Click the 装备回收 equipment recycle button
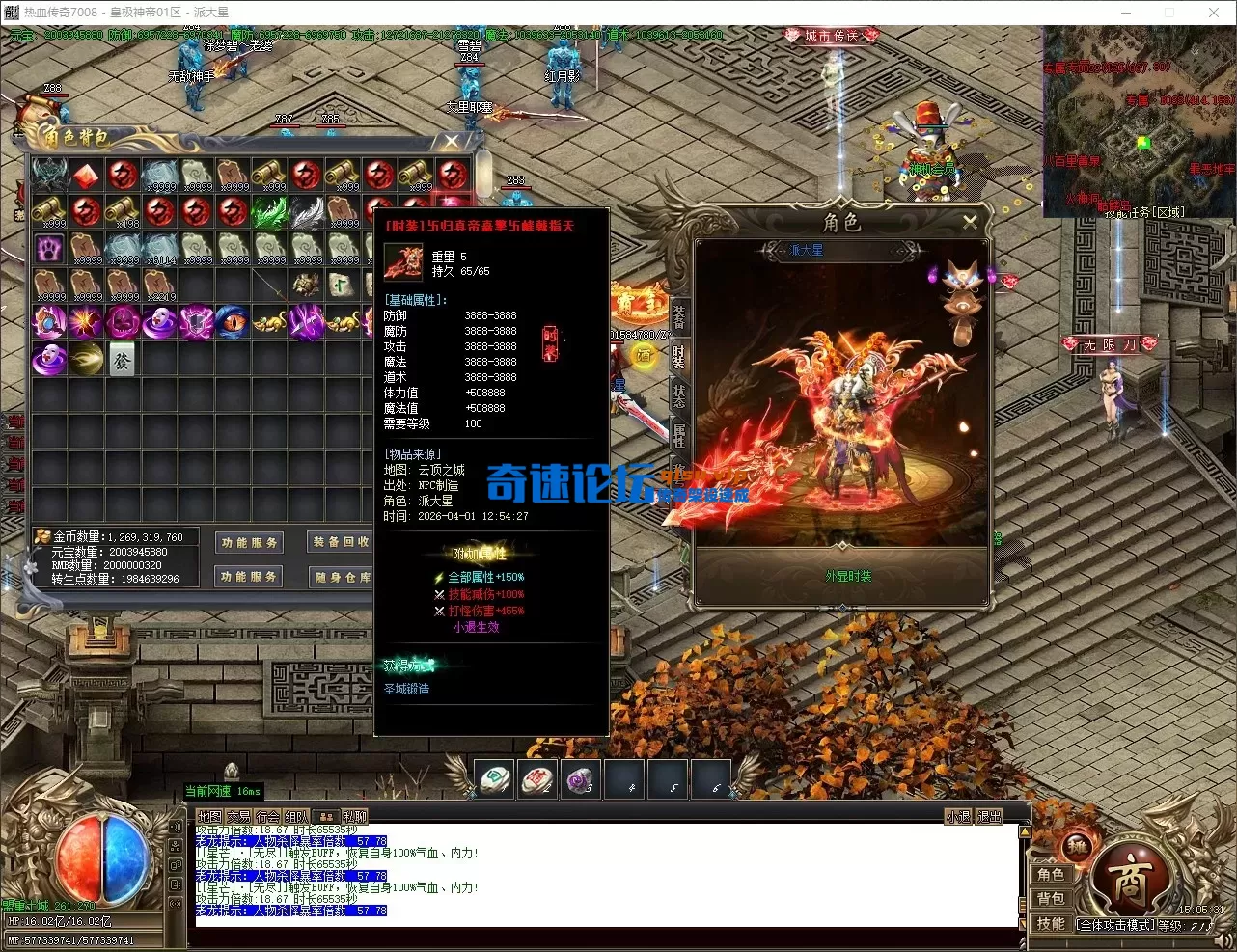The image size is (1237, 952). (341, 542)
